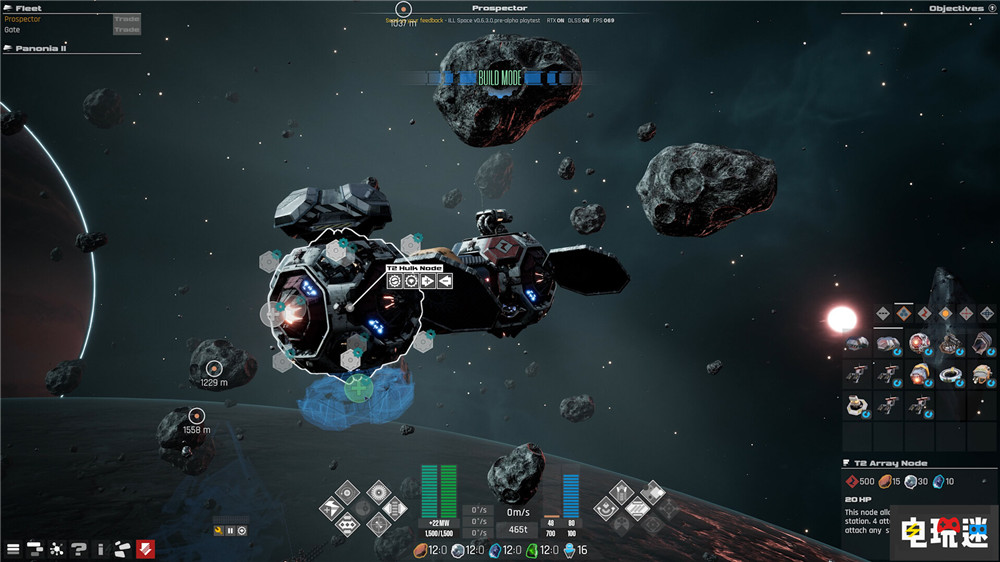Select the 1558 m asteroid waypoint marker

point(197,416)
